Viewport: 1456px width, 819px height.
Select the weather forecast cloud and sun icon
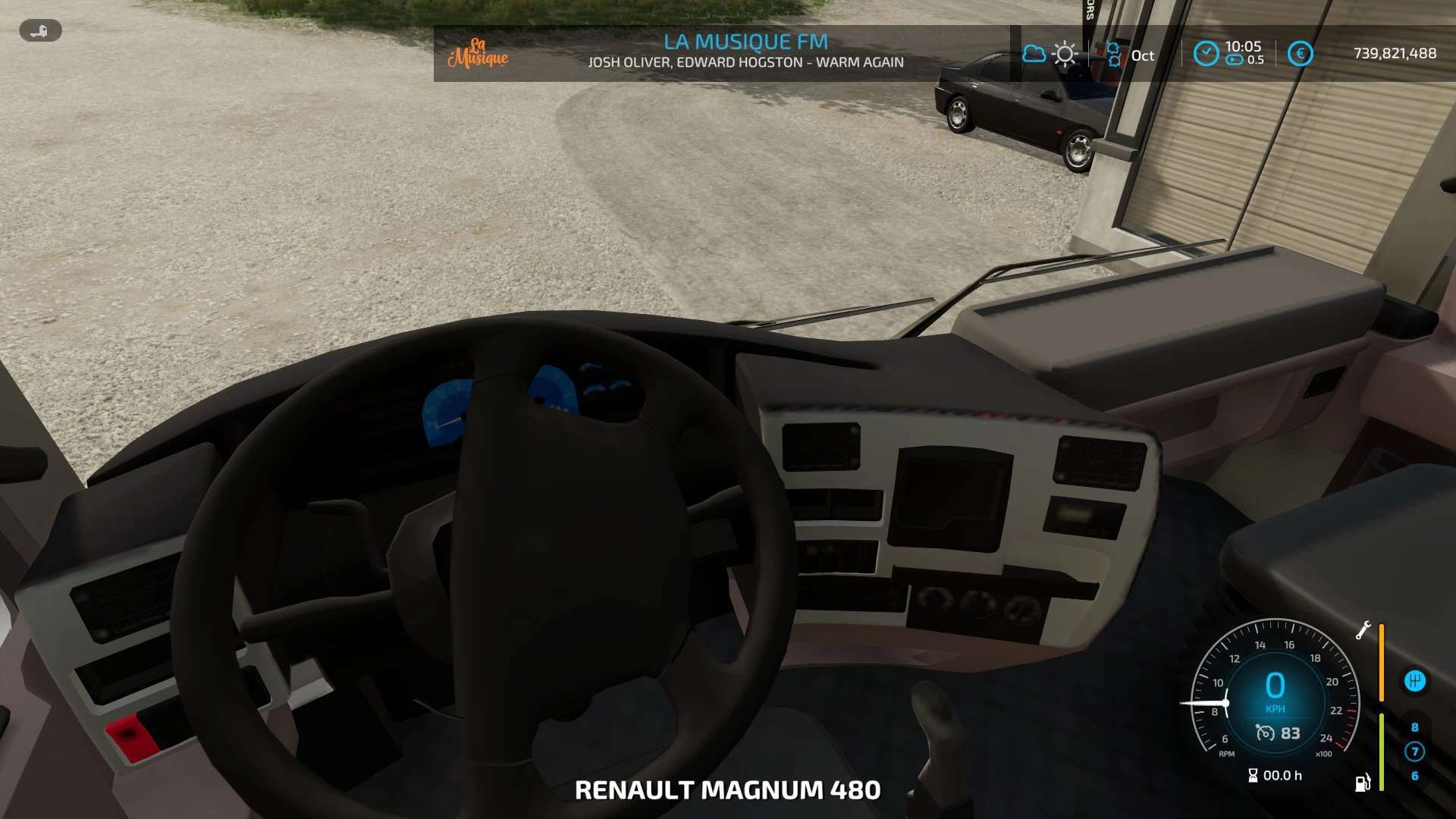1050,54
